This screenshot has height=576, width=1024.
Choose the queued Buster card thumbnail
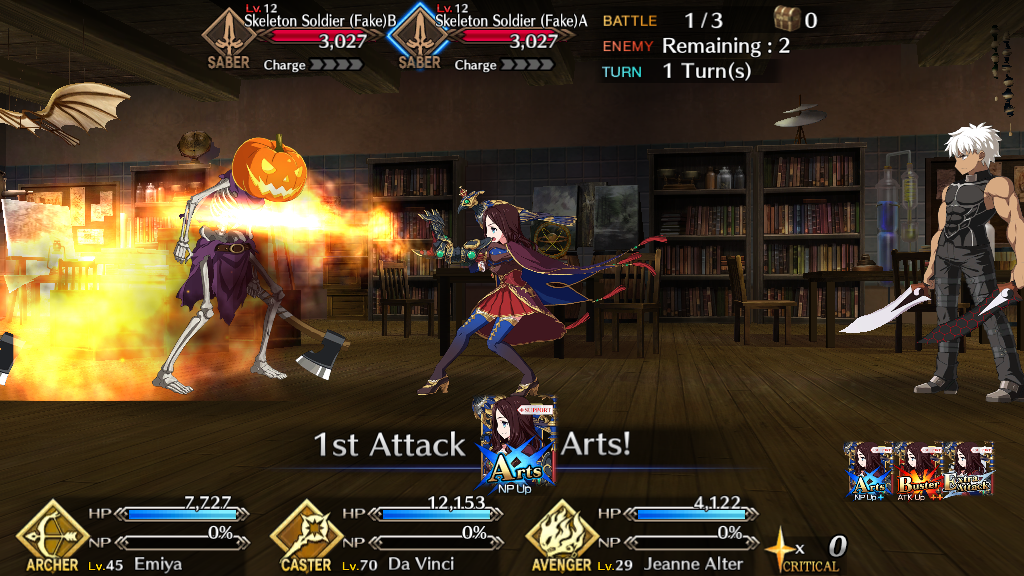pos(920,470)
